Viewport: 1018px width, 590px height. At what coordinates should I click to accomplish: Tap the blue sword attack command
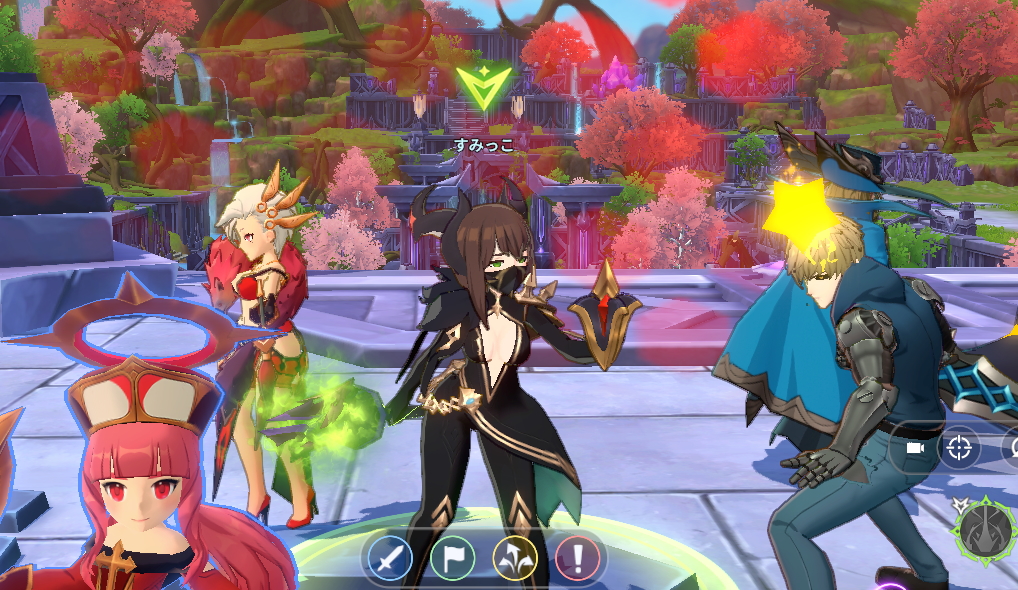(x=390, y=557)
